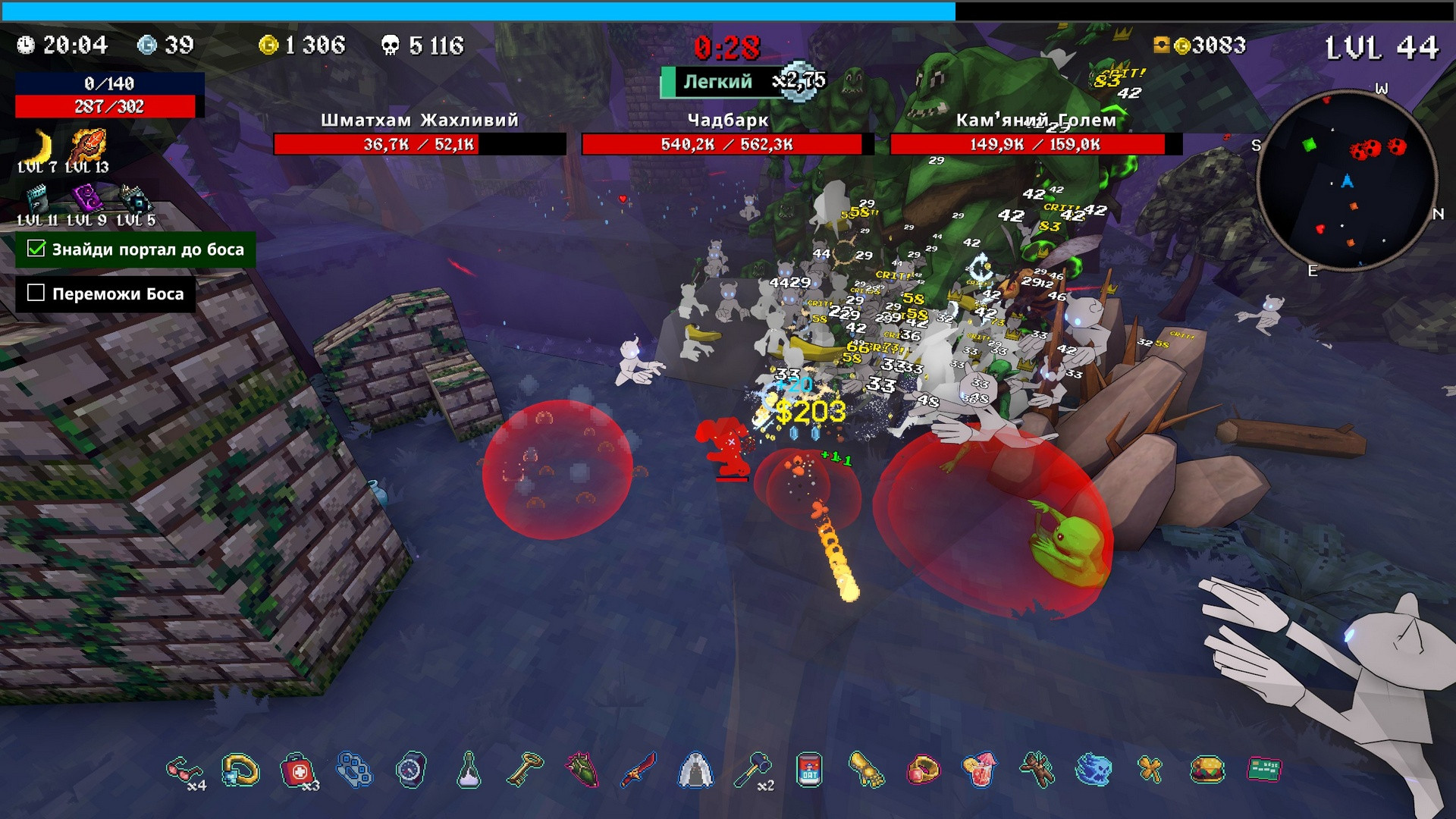
Task: Select the blue ghost skull item
Action: (x=1093, y=770)
